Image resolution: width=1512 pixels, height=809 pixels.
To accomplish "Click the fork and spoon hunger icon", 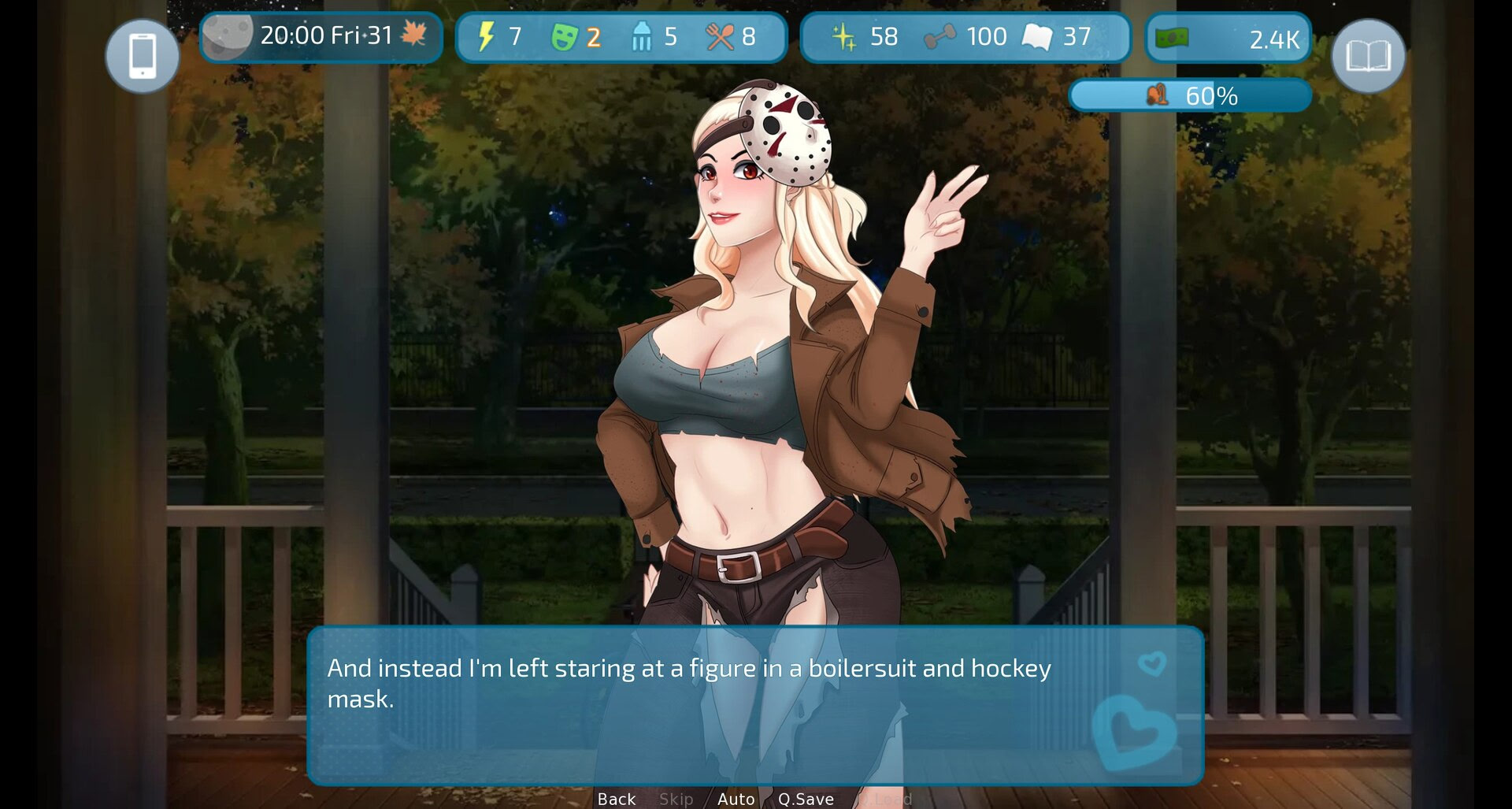I will click(x=721, y=35).
